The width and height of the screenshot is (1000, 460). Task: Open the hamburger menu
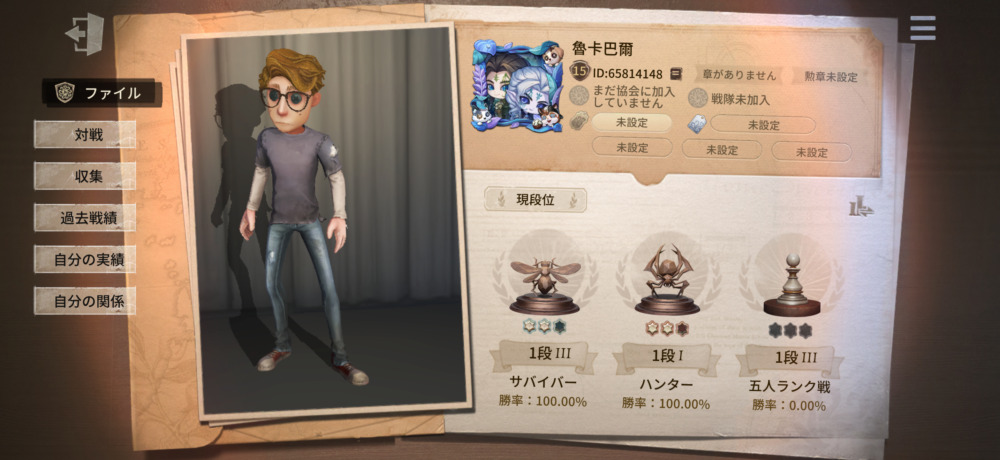(922, 28)
